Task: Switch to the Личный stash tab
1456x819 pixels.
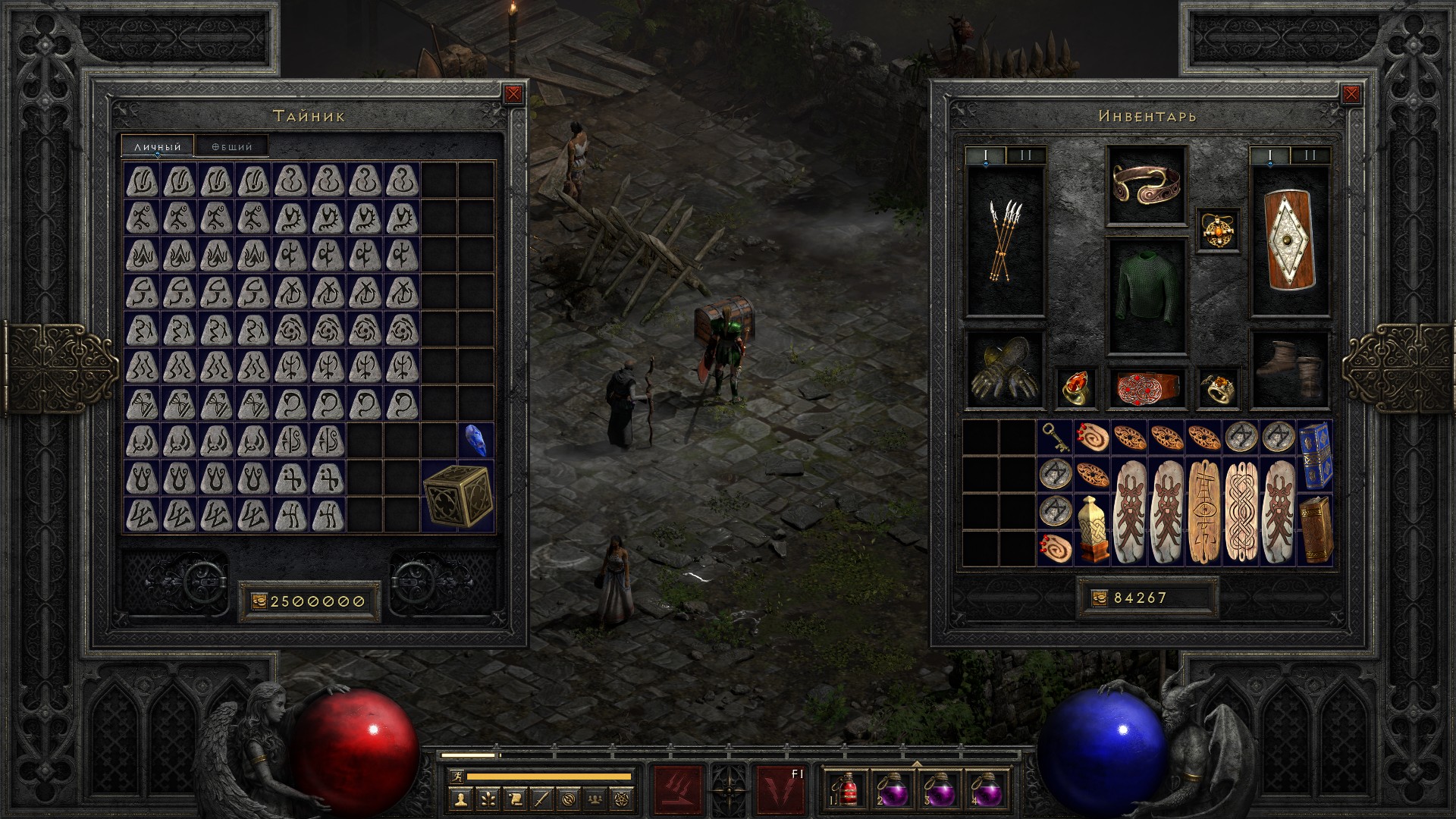Action: point(158,146)
